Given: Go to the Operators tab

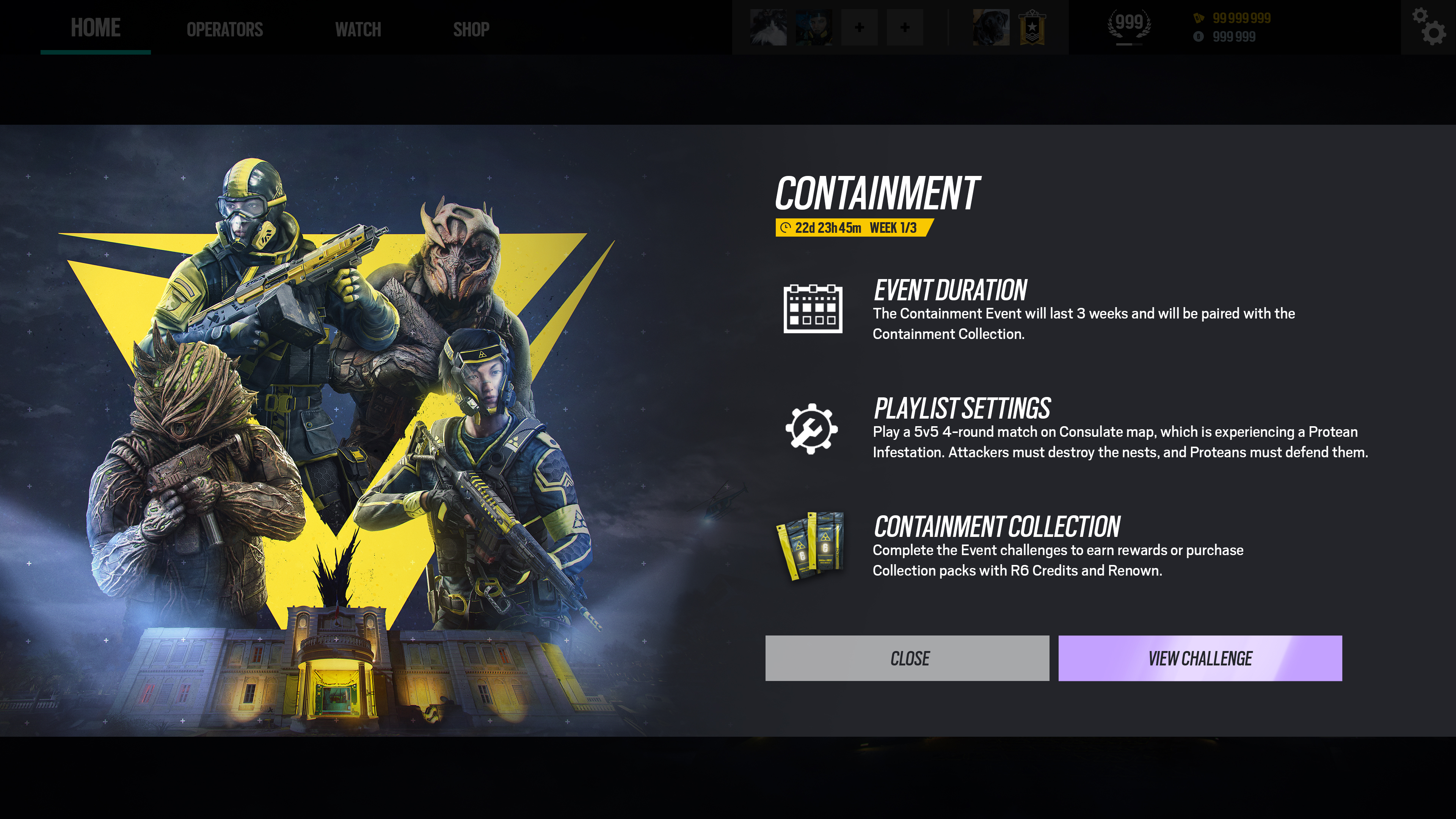Looking at the screenshot, I should tap(224, 30).
